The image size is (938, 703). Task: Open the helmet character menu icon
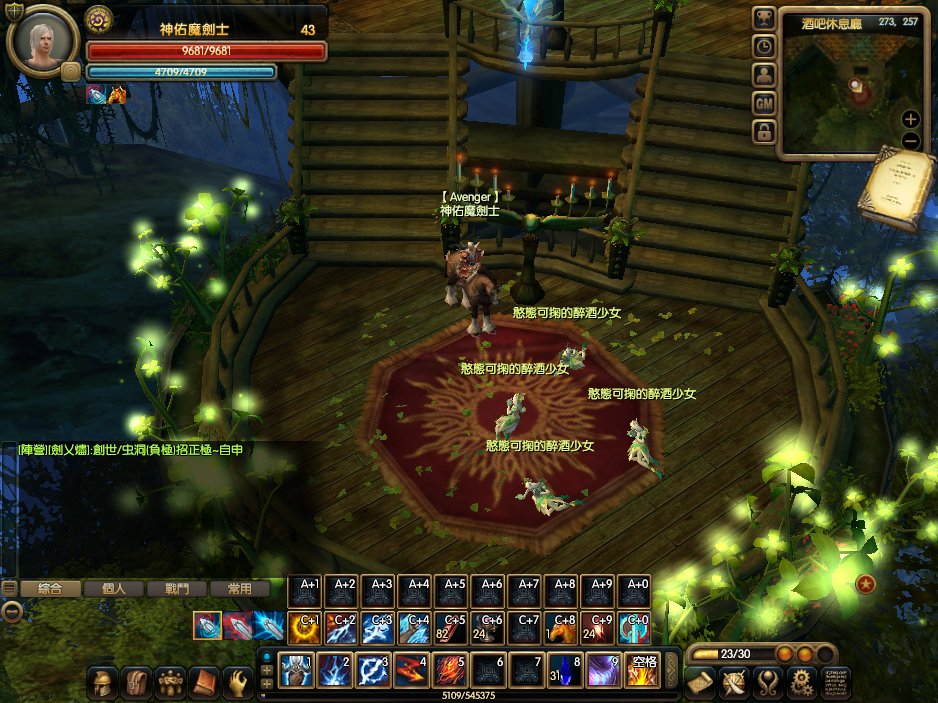103,683
